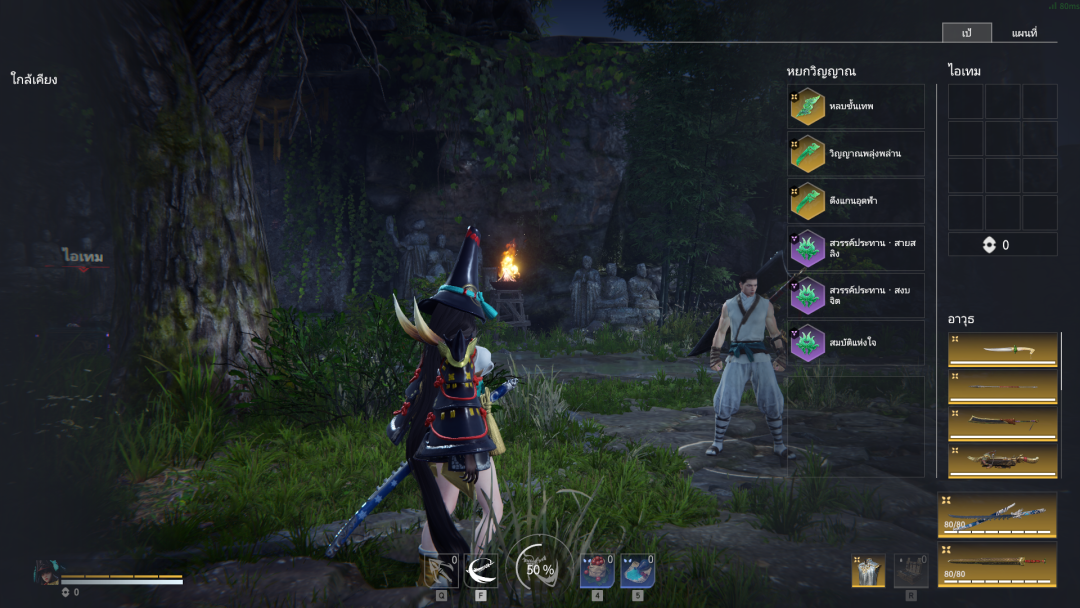The height and width of the screenshot is (608, 1080).
Task: Click the greyed-out repair kit slot
Action: (910, 570)
